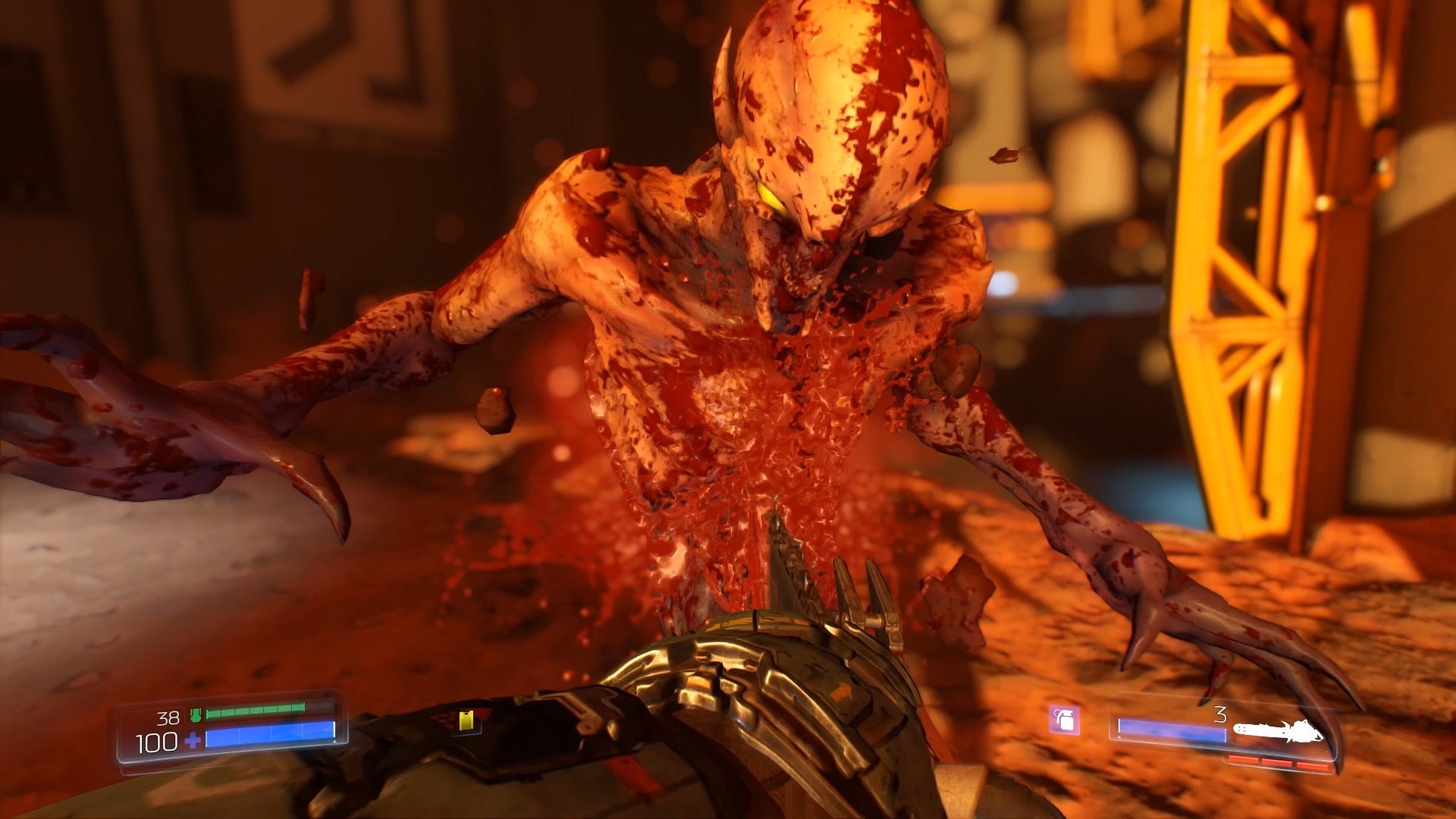Select the green armor shield icon
Viewport: 1456px width, 819px height.
[196, 714]
